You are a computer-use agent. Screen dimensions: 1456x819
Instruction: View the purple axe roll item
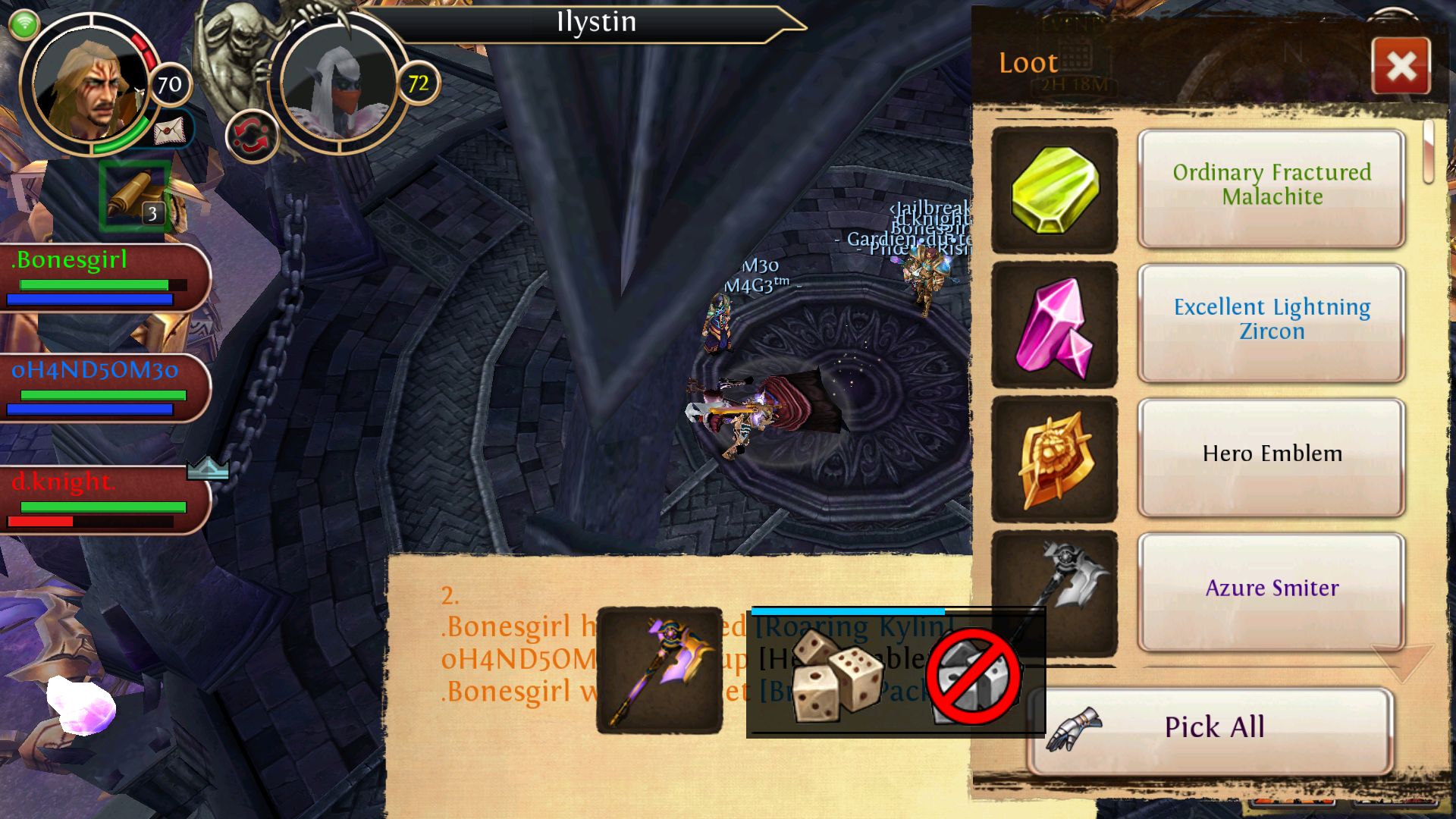coord(660,670)
